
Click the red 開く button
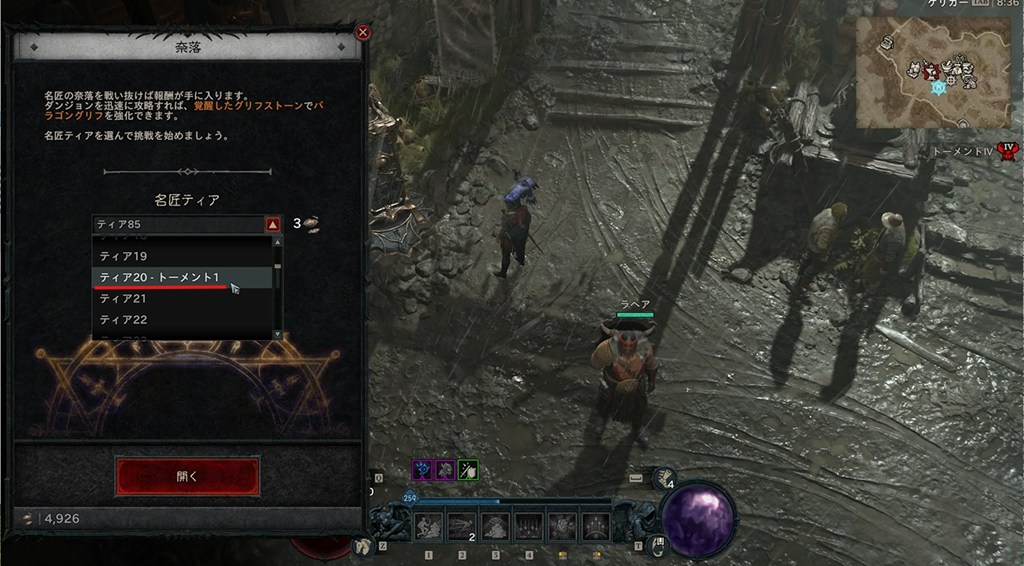point(187,476)
